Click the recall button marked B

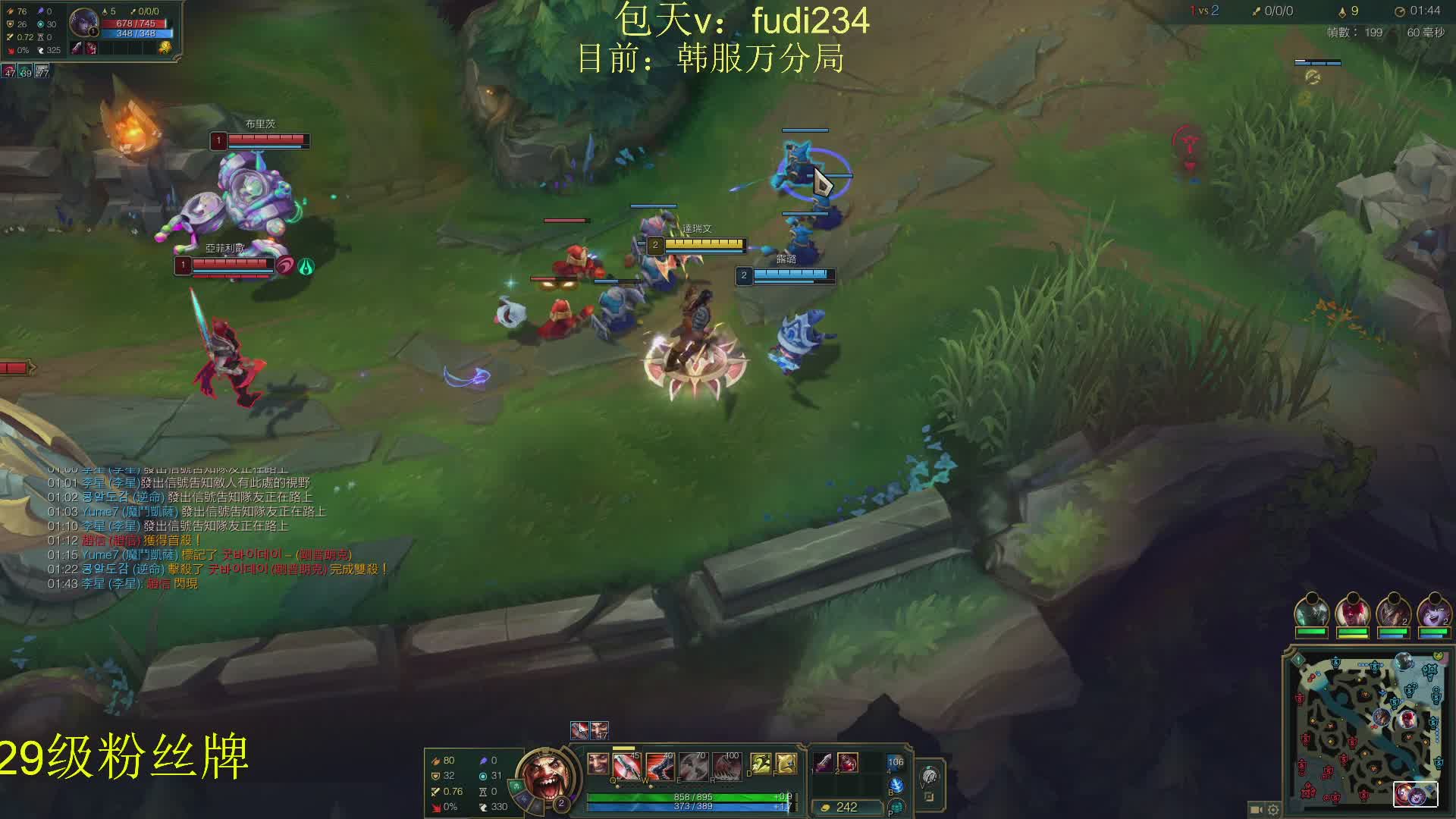pyautogui.click(x=896, y=786)
